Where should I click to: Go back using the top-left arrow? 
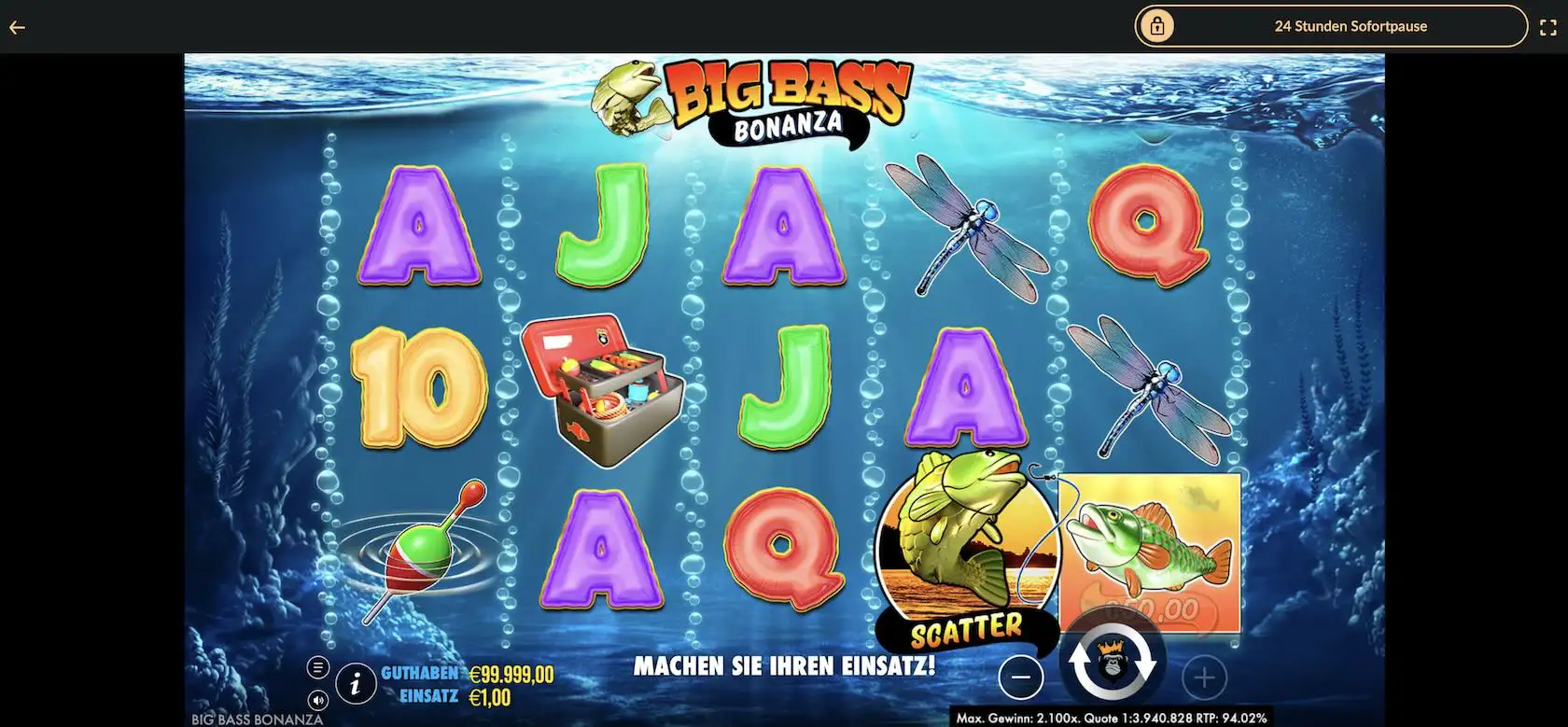click(17, 27)
